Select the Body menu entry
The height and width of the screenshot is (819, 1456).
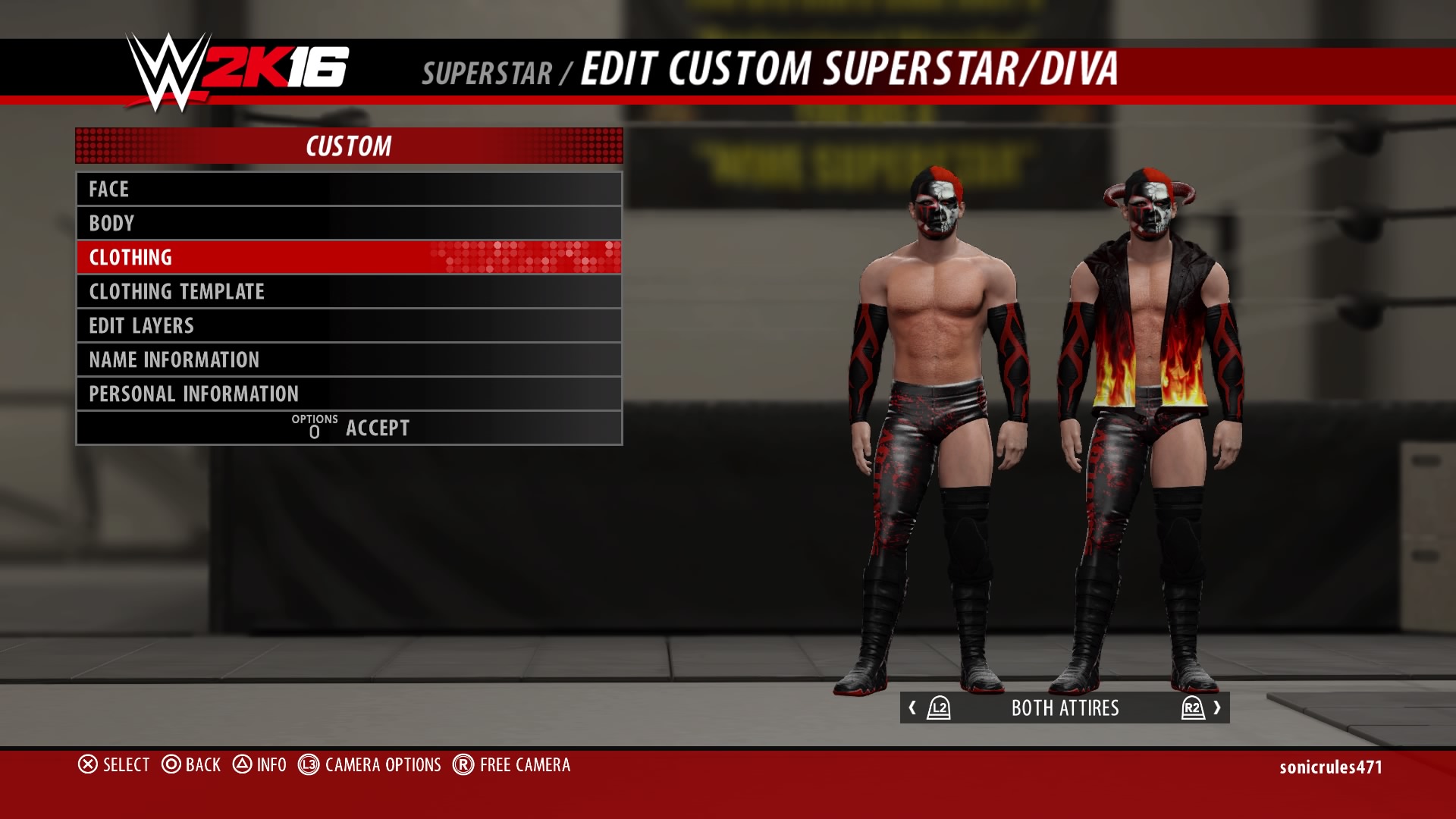(x=349, y=223)
